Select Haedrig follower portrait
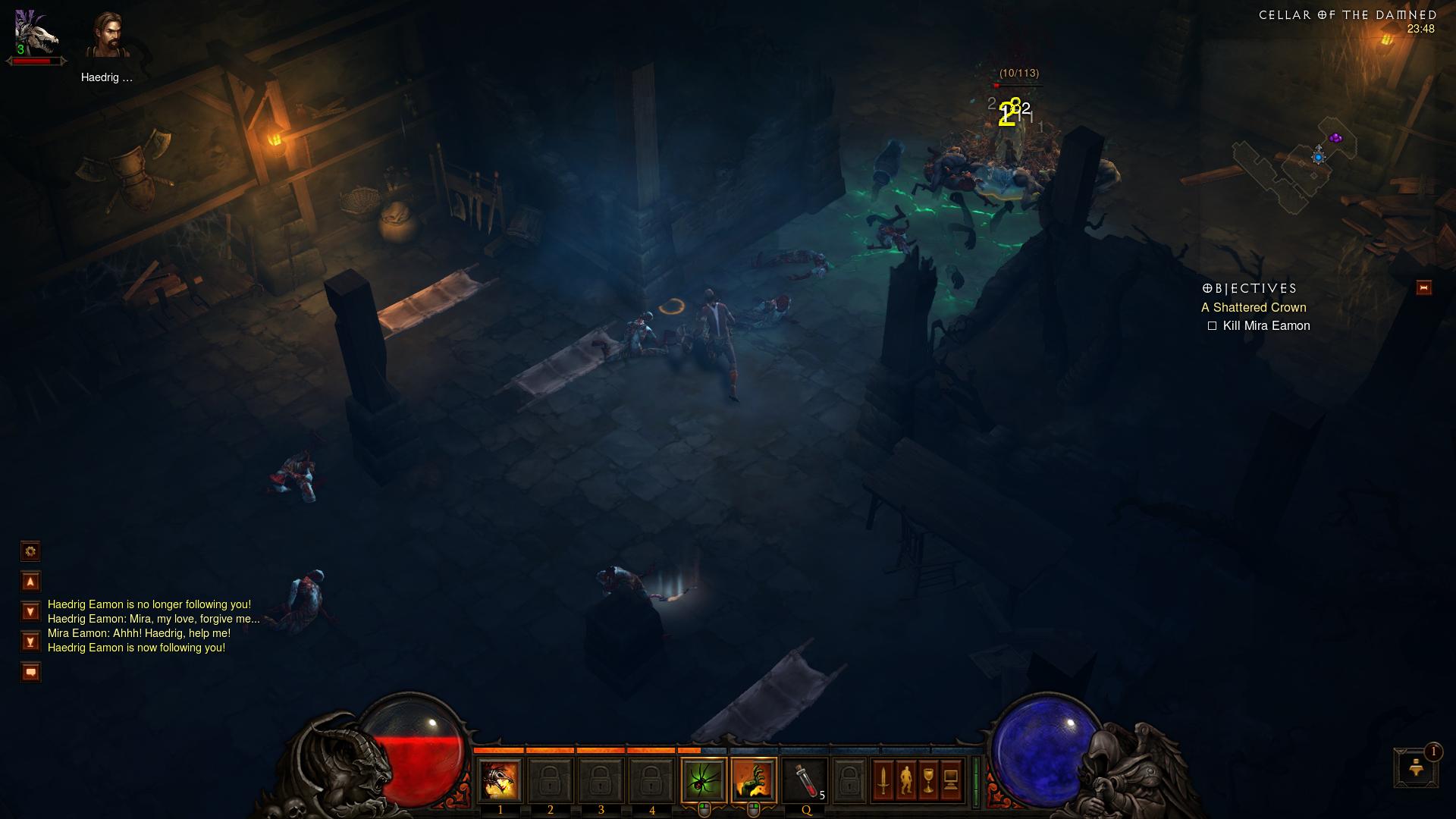 pyautogui.click(x=107, y=36)
